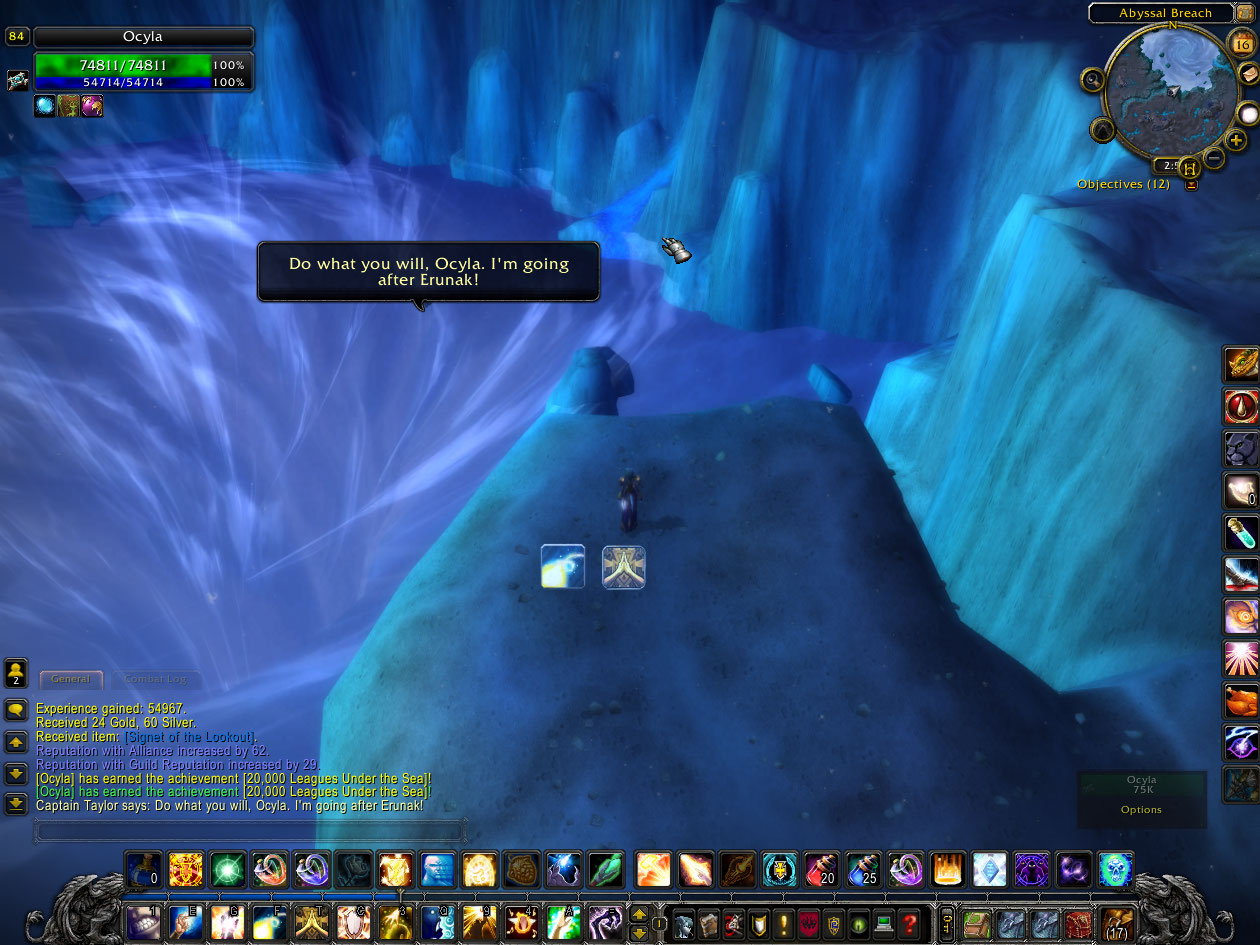Open the world map button beside zone name

tap(1245, 13)
